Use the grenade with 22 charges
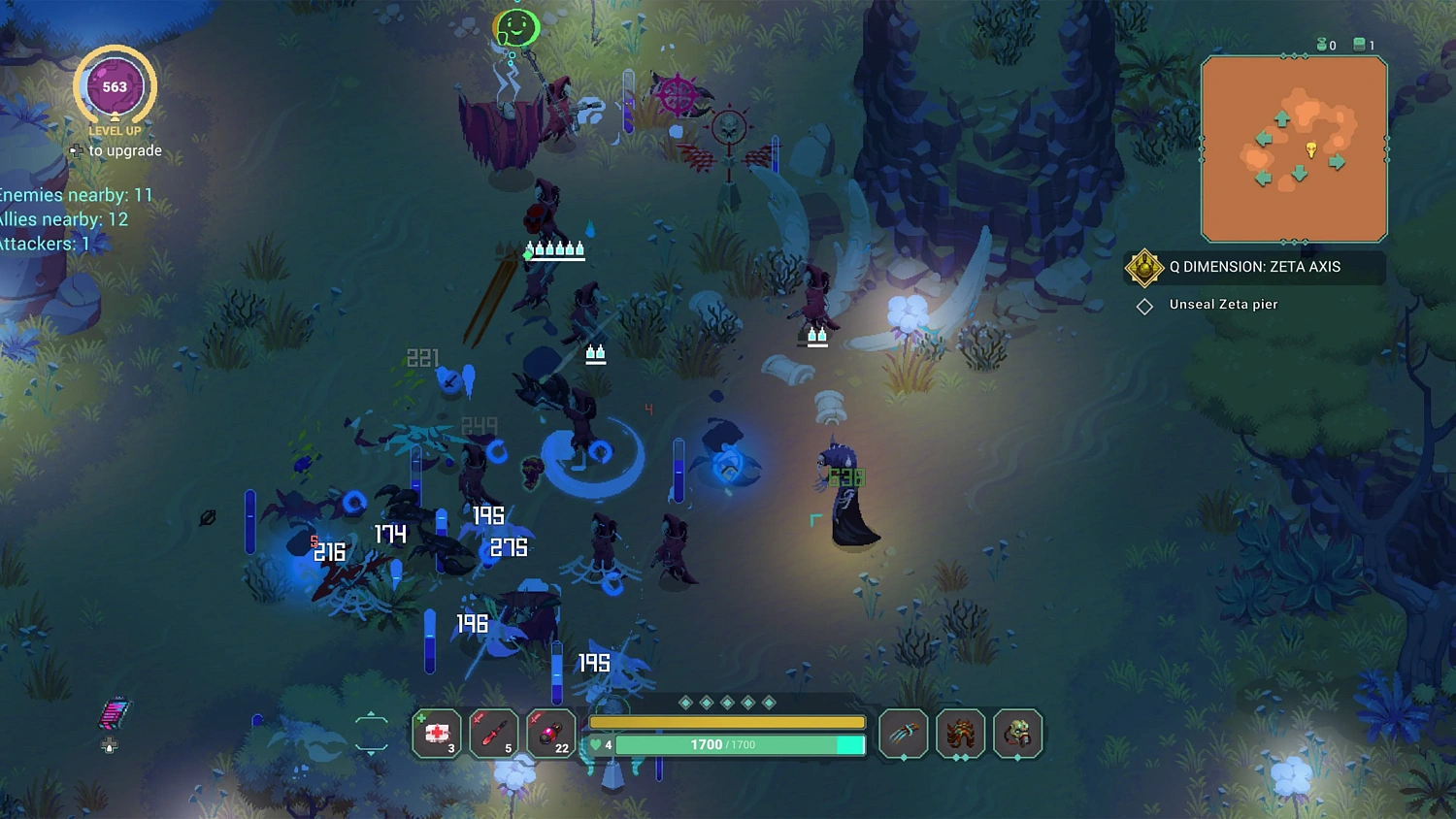 (550, 733)
